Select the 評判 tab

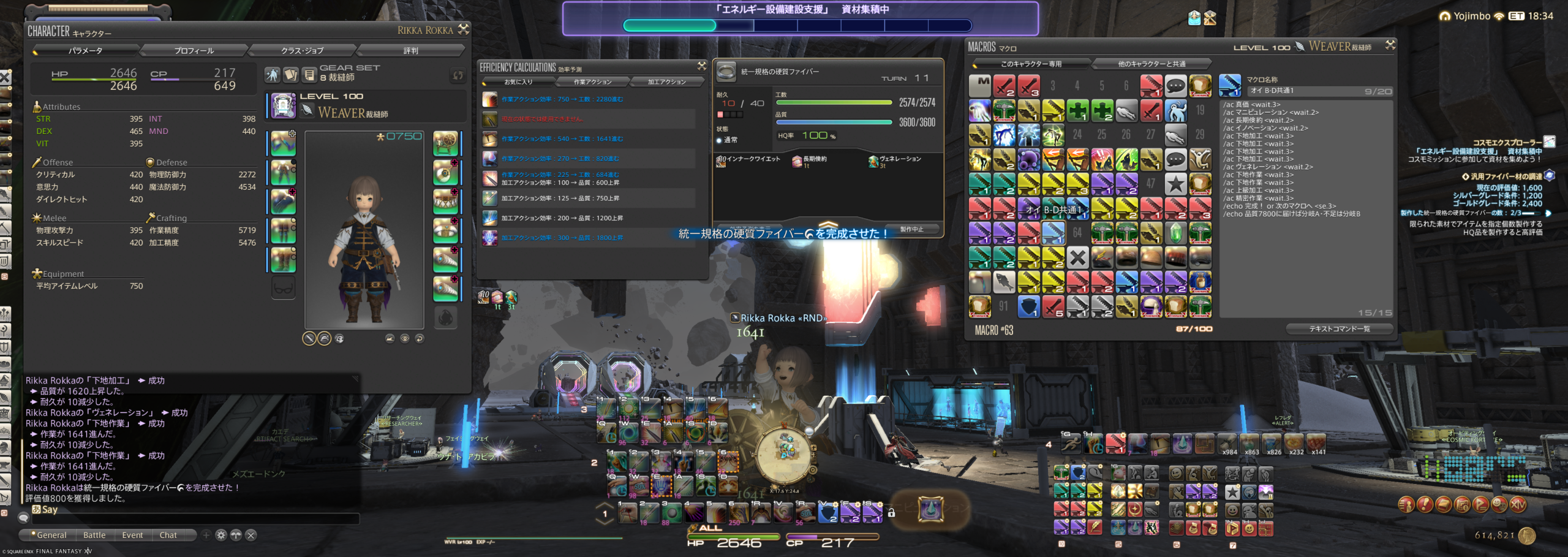(410, 50)
